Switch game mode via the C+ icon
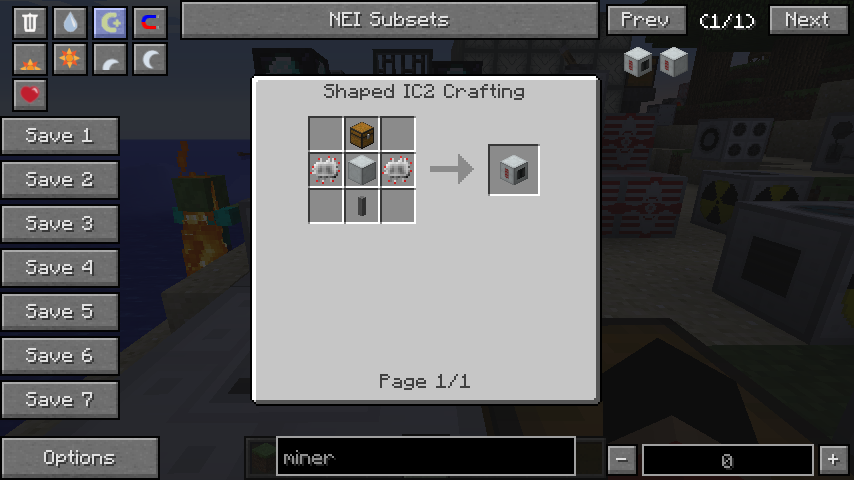Screen dimensions: 854x480 point(110,22)
